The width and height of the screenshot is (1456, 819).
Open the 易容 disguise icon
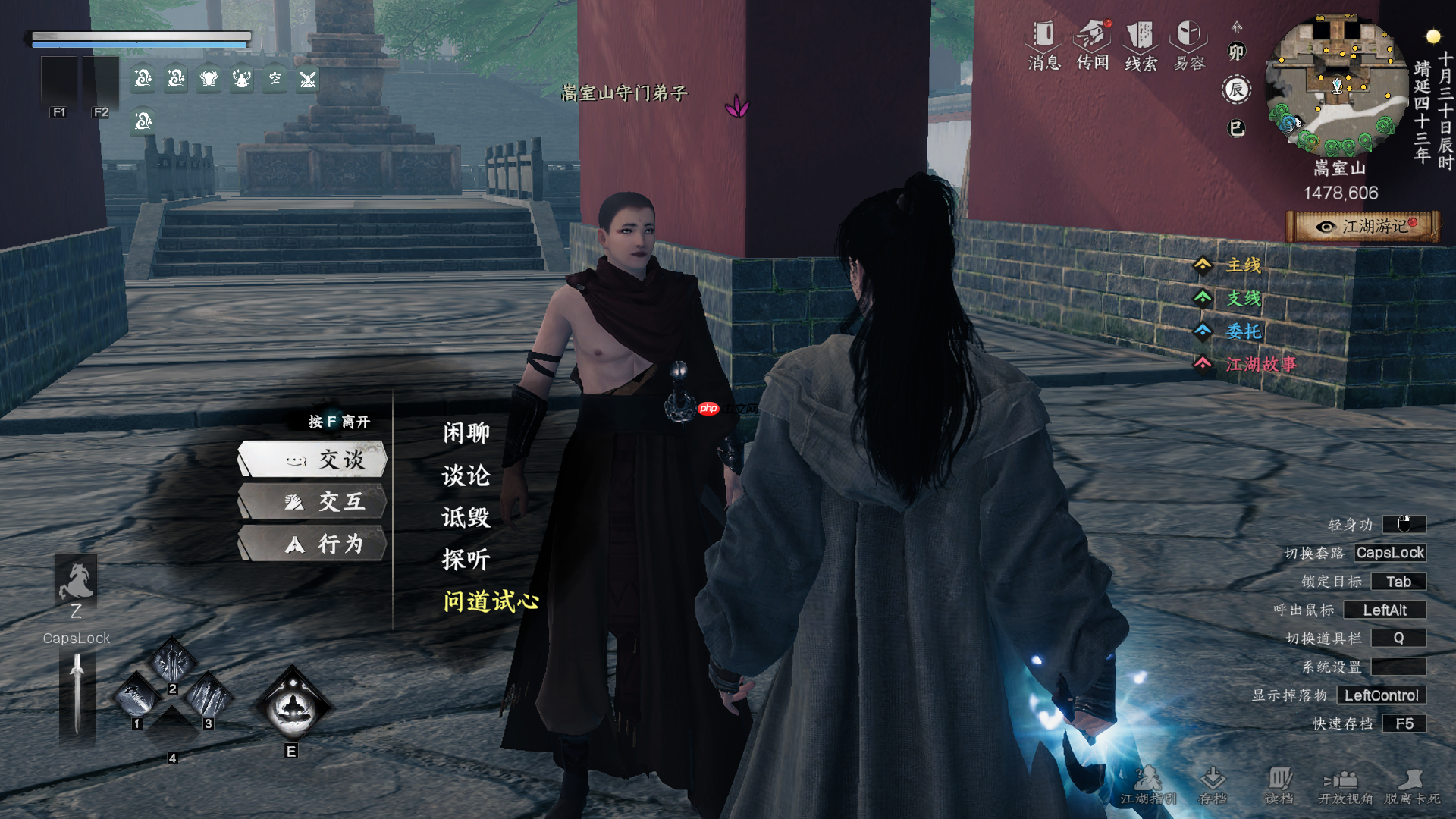[1189, 45]
